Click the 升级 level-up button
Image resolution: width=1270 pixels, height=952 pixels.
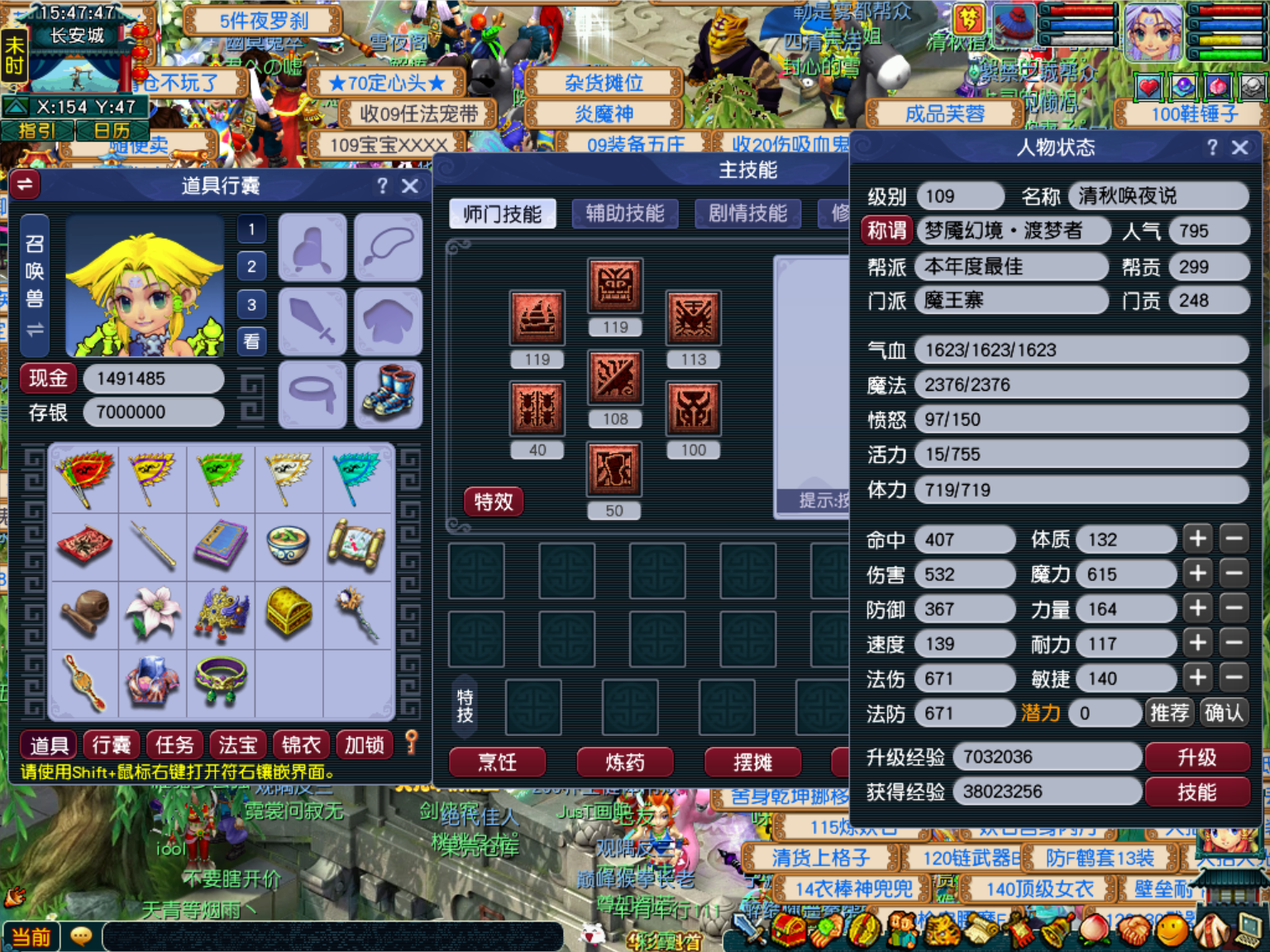tap(1198, 756)
